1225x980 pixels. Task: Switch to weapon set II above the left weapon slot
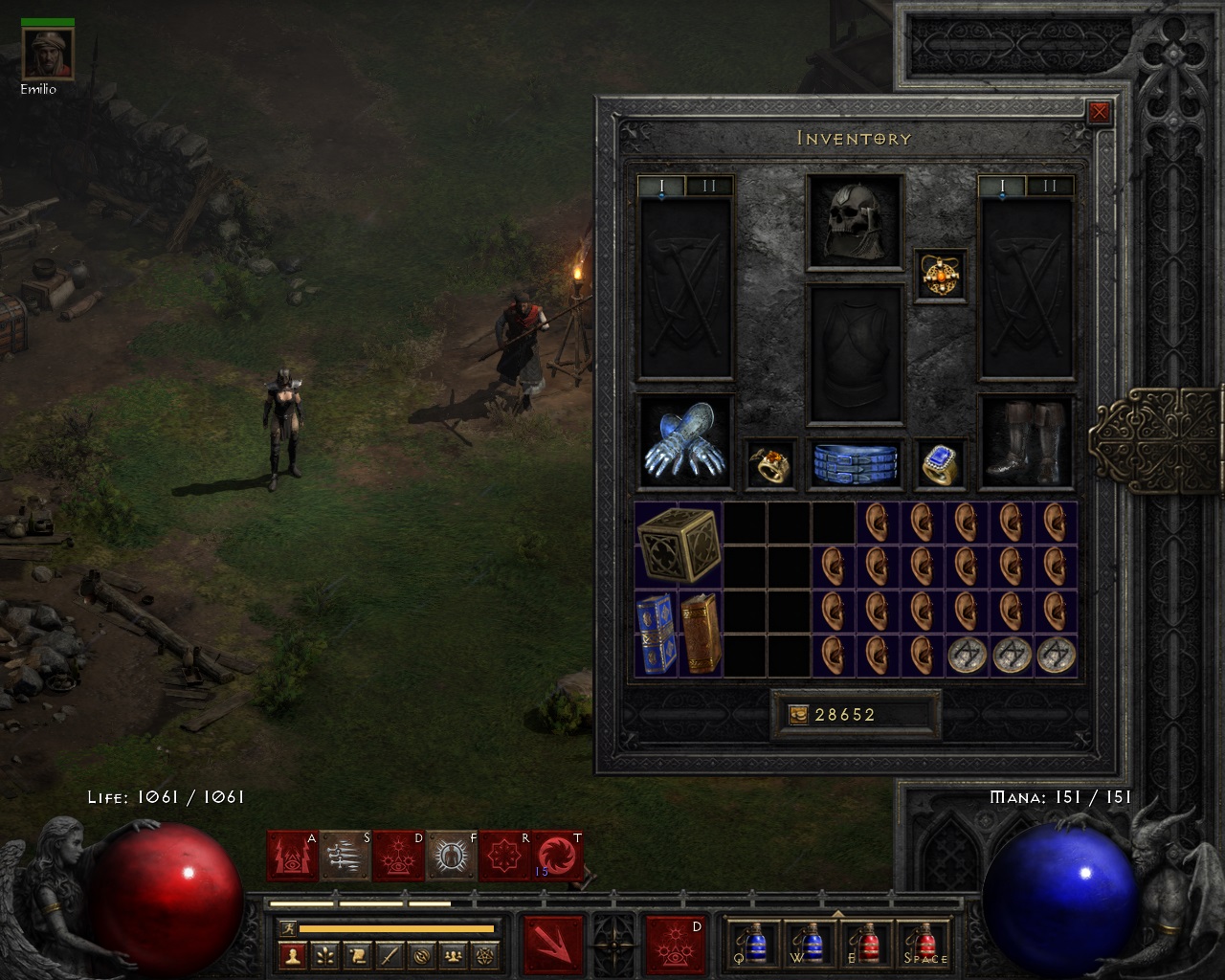[x=708, y=186]
